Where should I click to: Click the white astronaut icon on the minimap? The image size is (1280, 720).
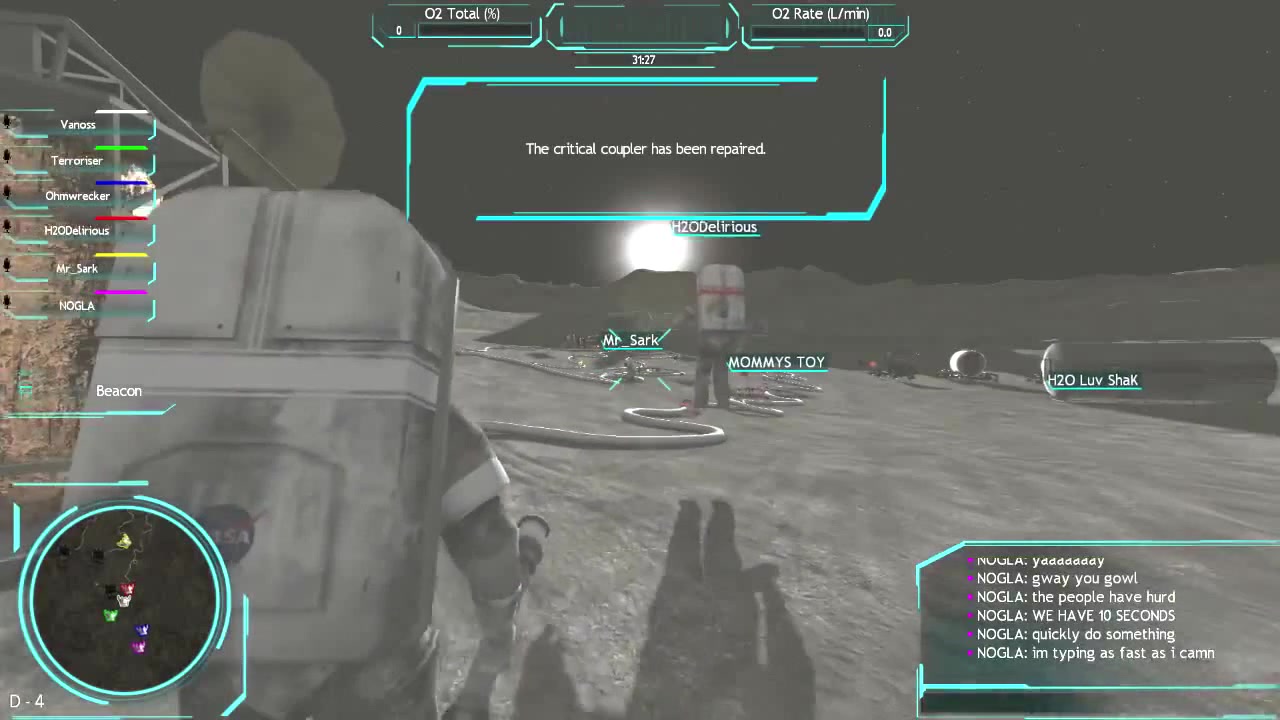point(123,601)
